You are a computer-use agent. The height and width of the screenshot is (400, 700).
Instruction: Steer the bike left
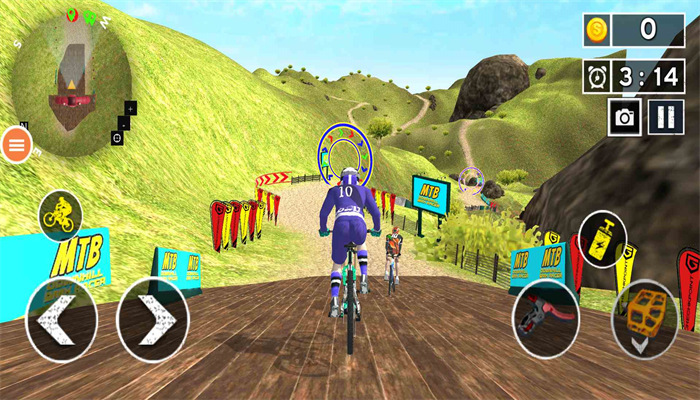coord(61,319)
